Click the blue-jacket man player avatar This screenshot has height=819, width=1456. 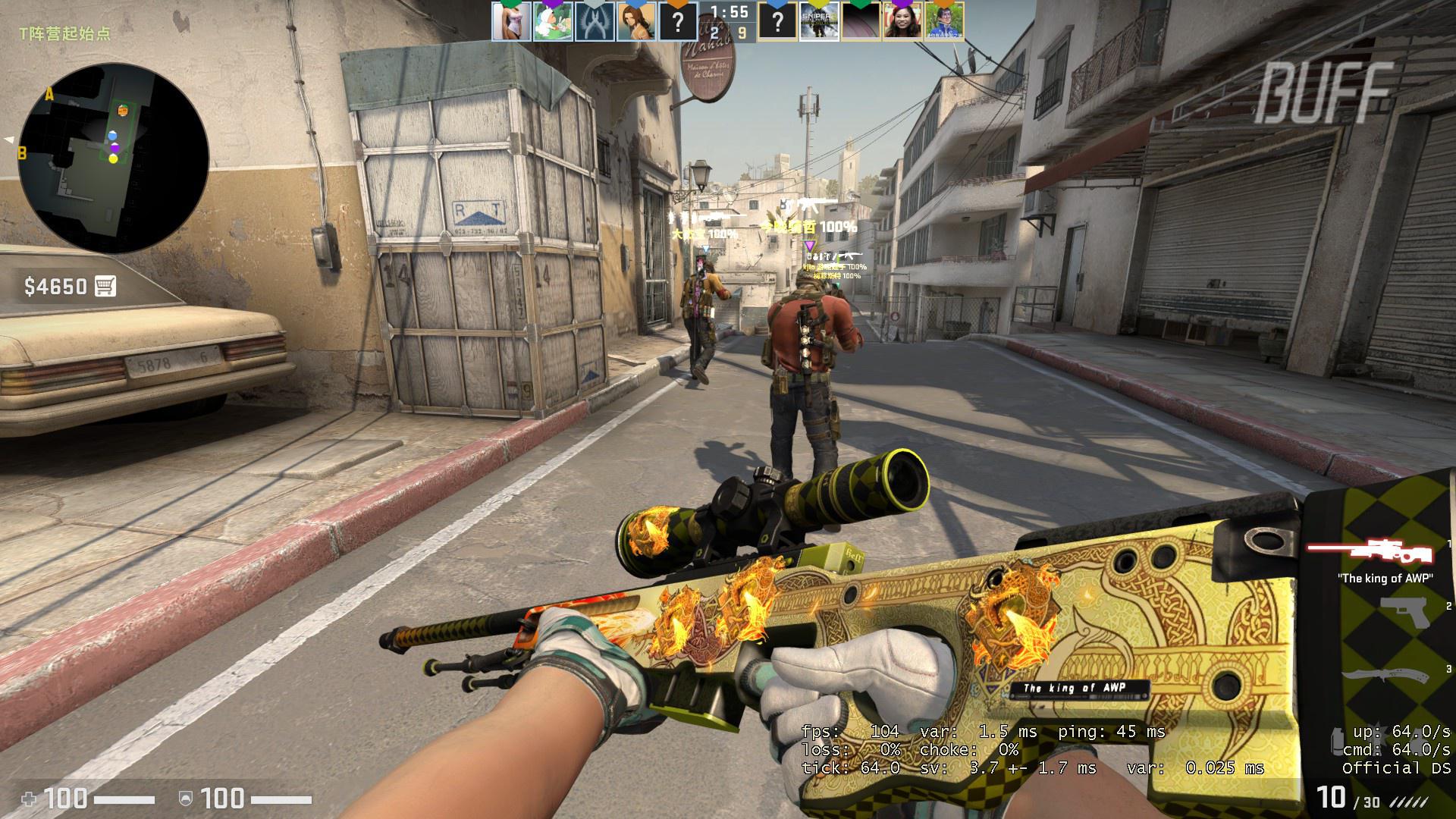[x=944, y=21]
